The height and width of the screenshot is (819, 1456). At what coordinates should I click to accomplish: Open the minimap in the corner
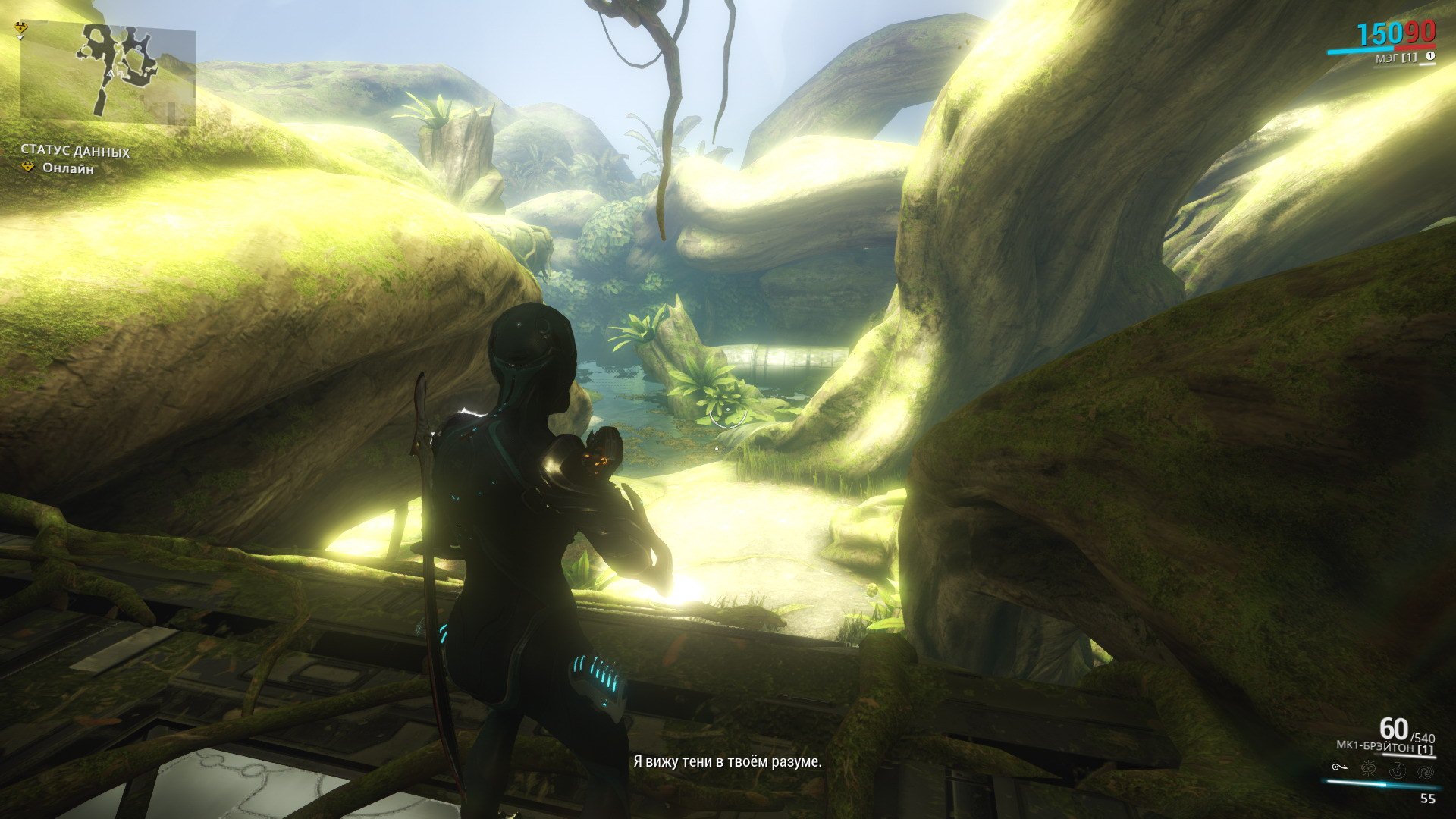coord(108,74)
